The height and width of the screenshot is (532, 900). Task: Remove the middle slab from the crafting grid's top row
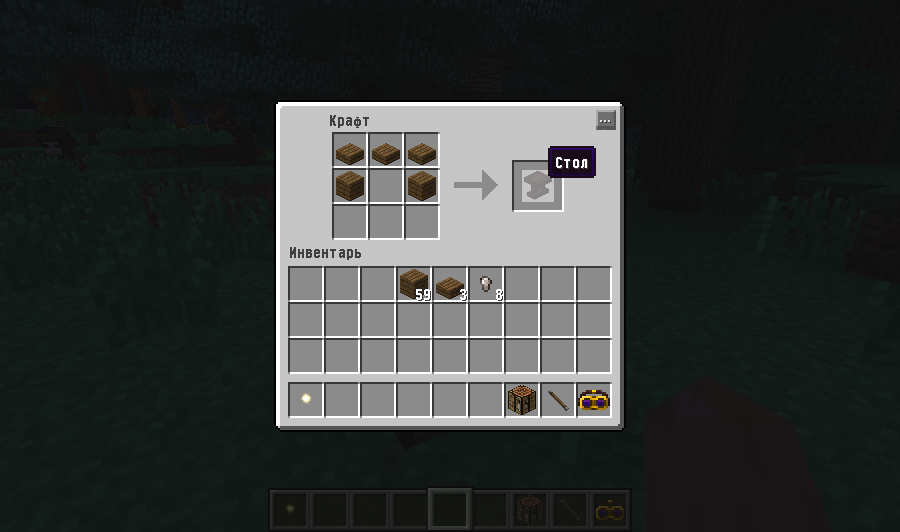pyautogui.click(x=386, y=151)
